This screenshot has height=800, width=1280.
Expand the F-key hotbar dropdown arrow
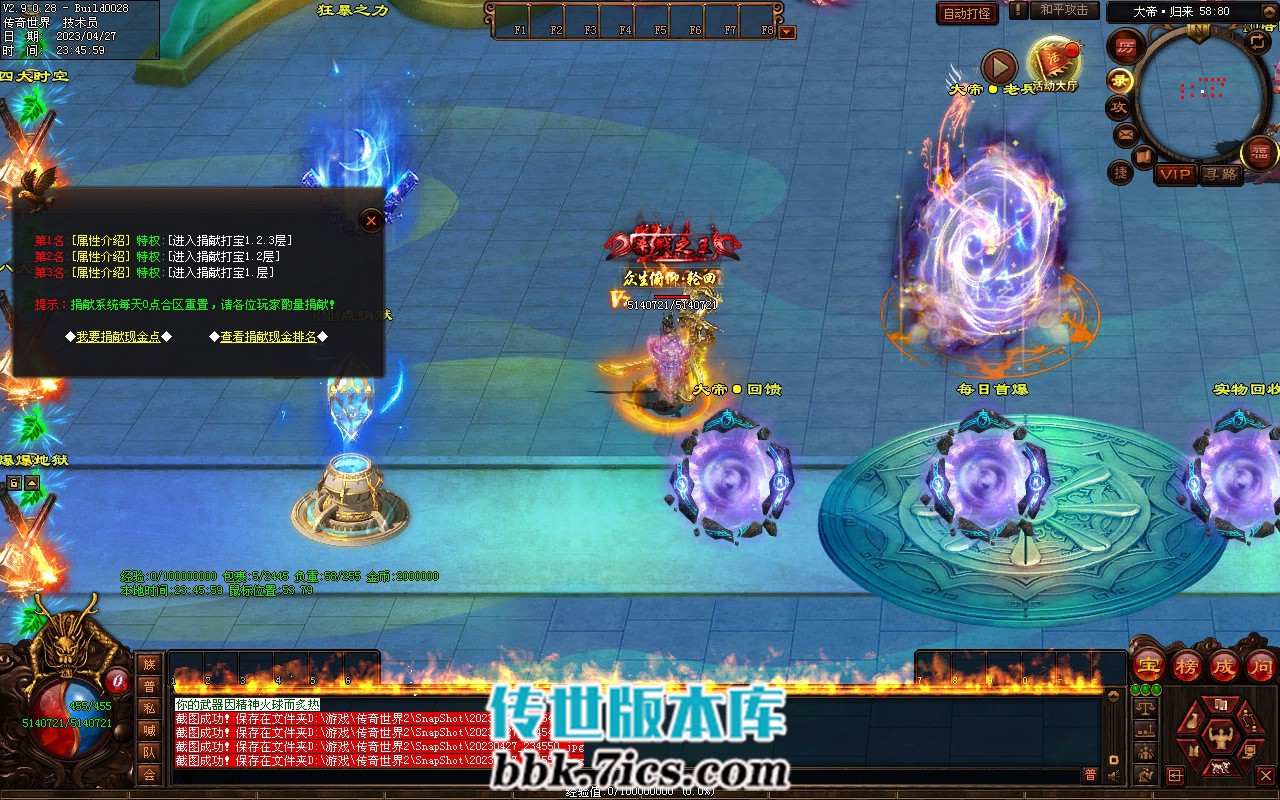point(787,31)
